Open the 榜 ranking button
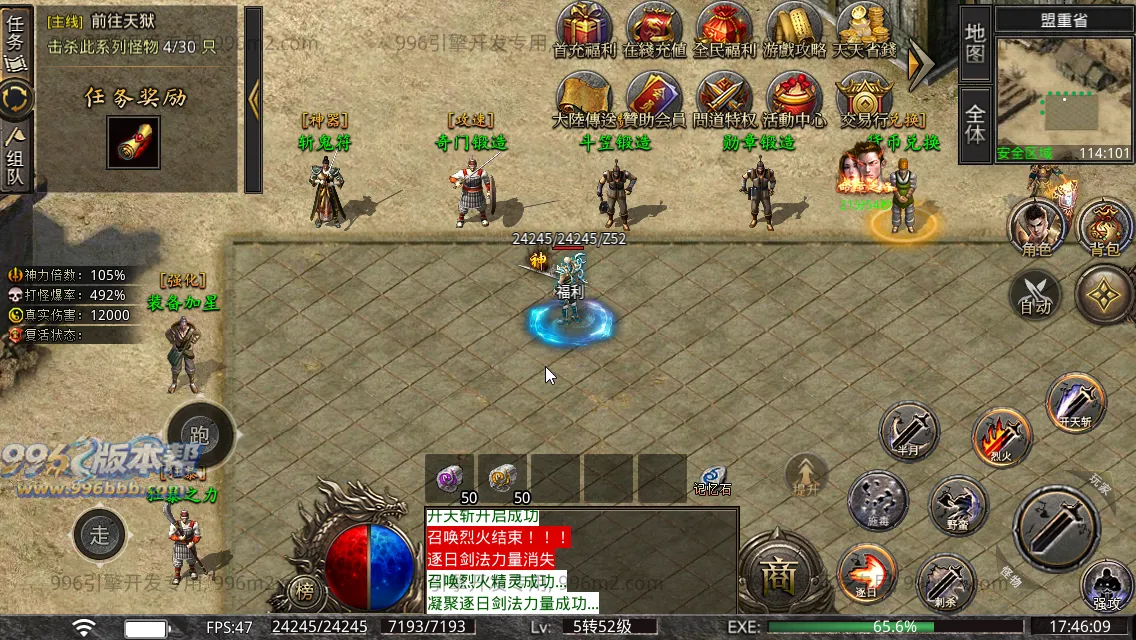 coord(305,591)
